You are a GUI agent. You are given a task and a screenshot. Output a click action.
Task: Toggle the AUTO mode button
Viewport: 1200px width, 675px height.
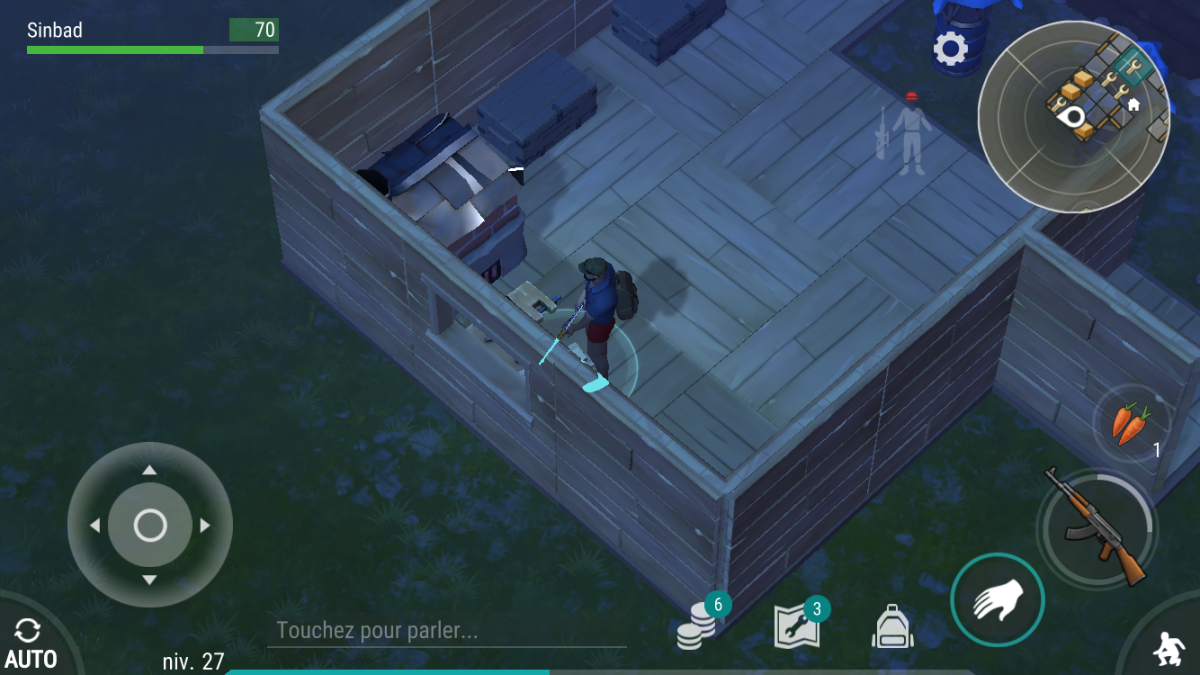(x=29, y=643)
